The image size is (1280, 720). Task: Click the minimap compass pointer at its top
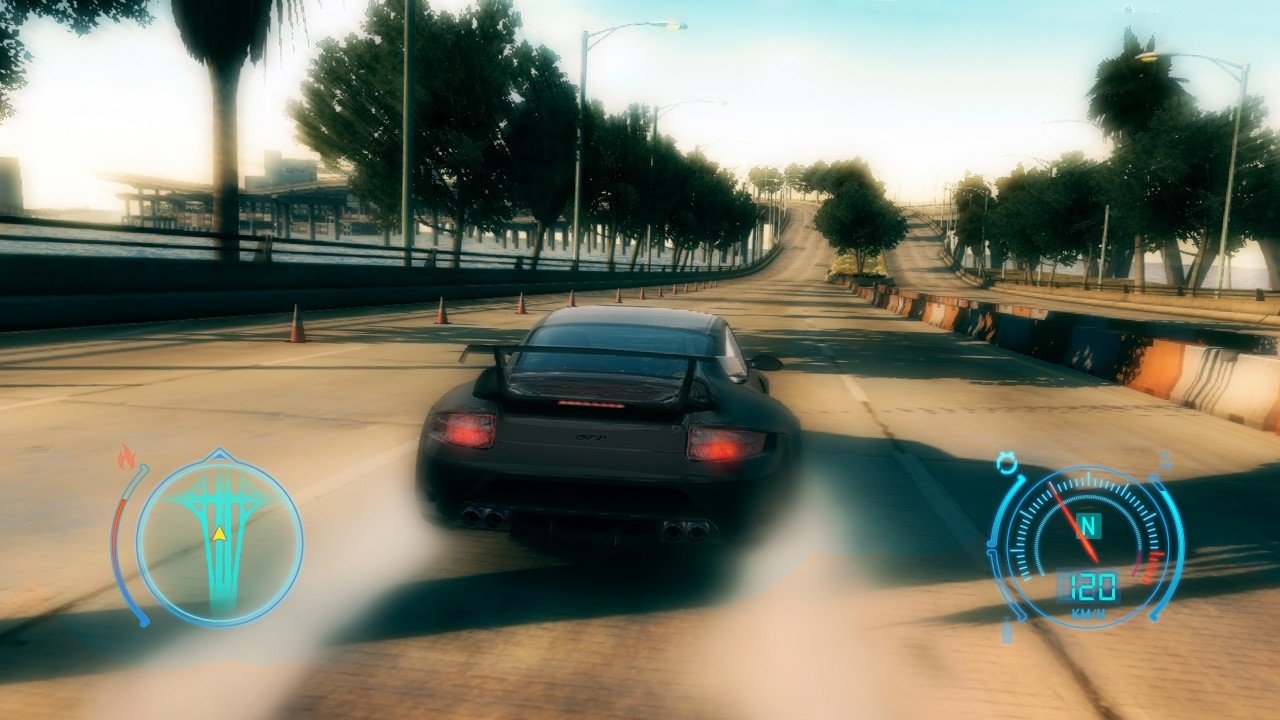(219, 452)
